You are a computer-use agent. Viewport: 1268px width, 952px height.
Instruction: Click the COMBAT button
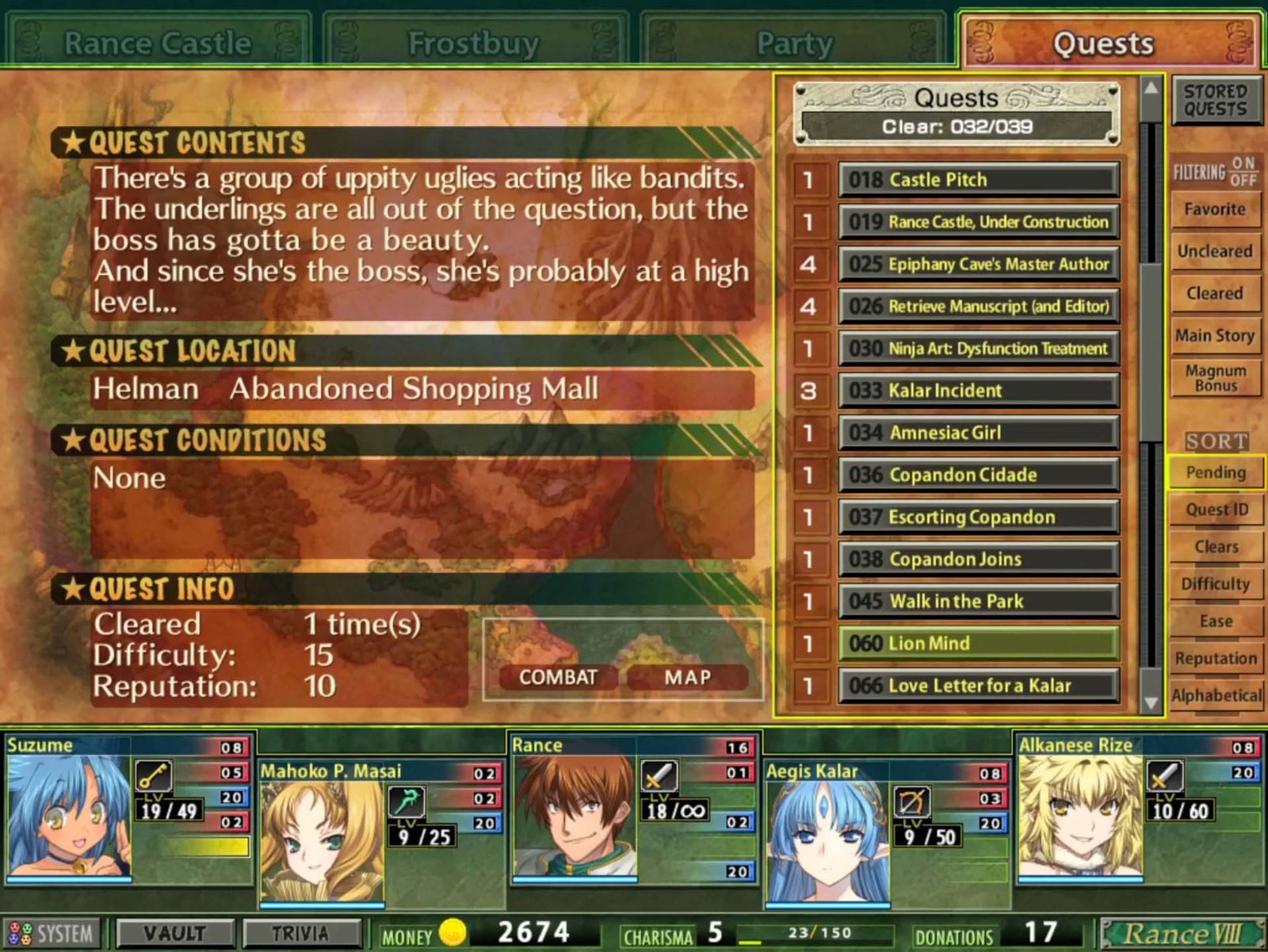click(x=558, y=678)
